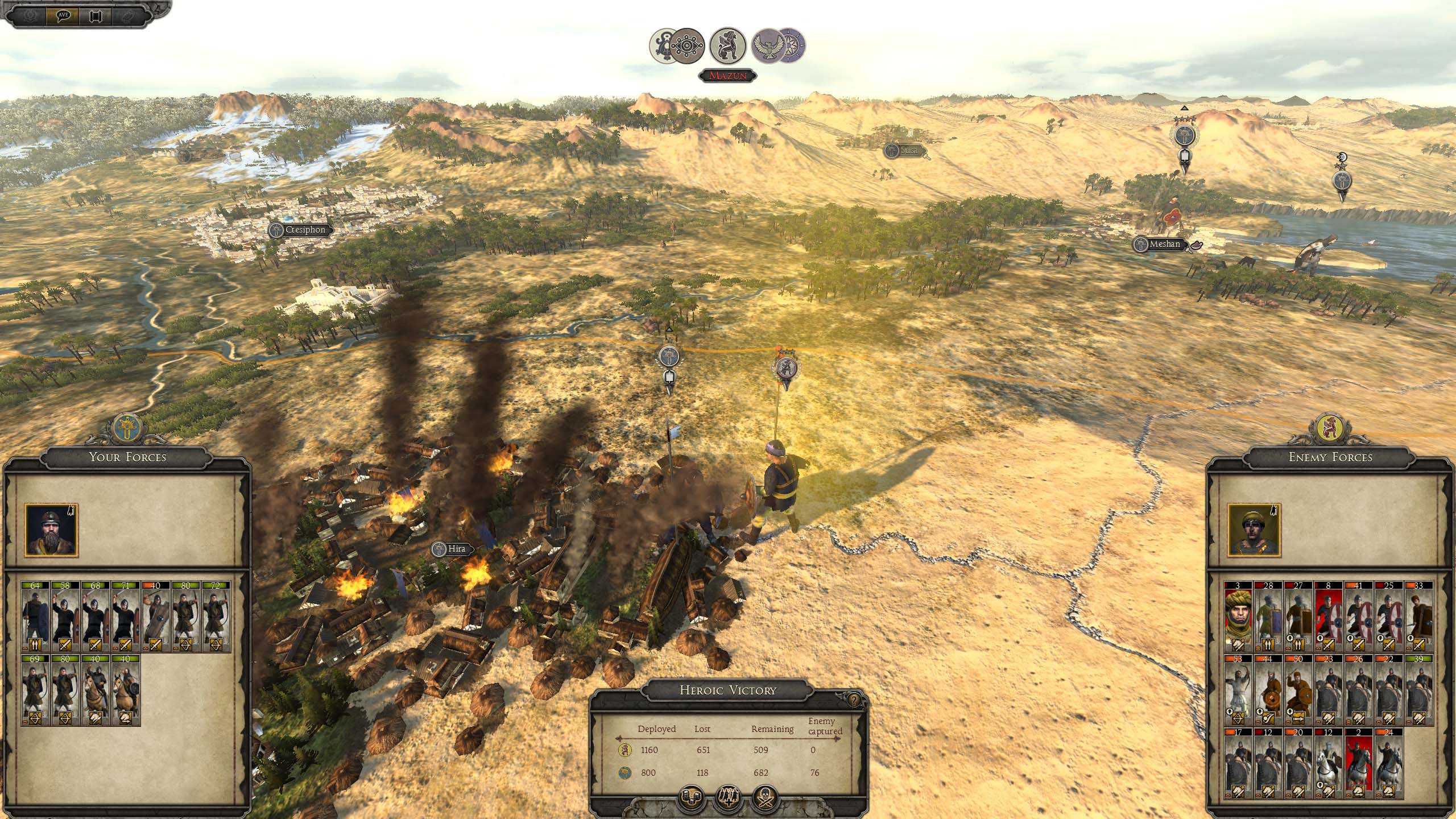Select your first unit card showing 64 men
The height and width of the screenshot is (819, 1456).
point(35,617)
